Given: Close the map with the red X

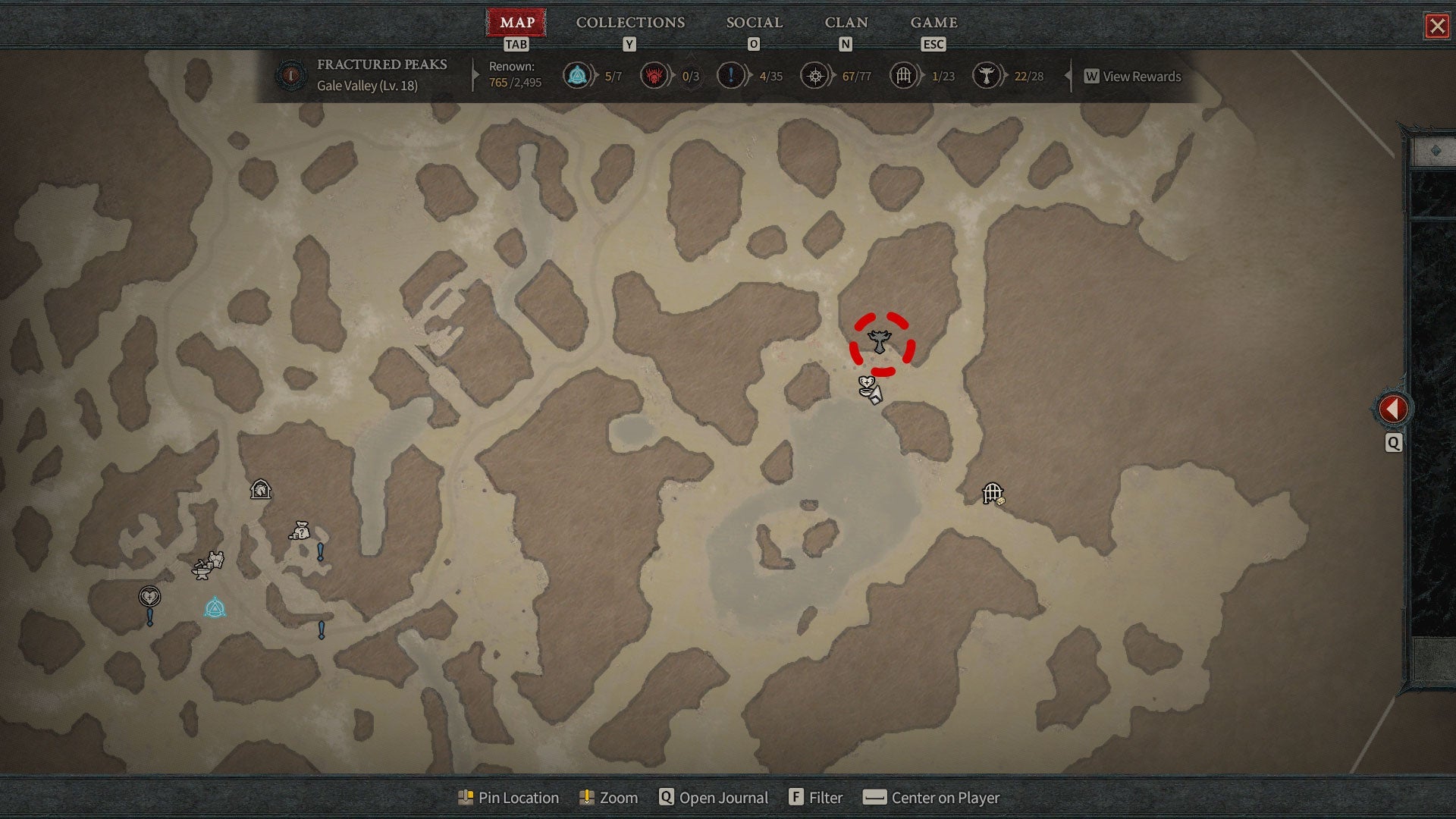Looking at the screenshot, I should (1437, 27).
